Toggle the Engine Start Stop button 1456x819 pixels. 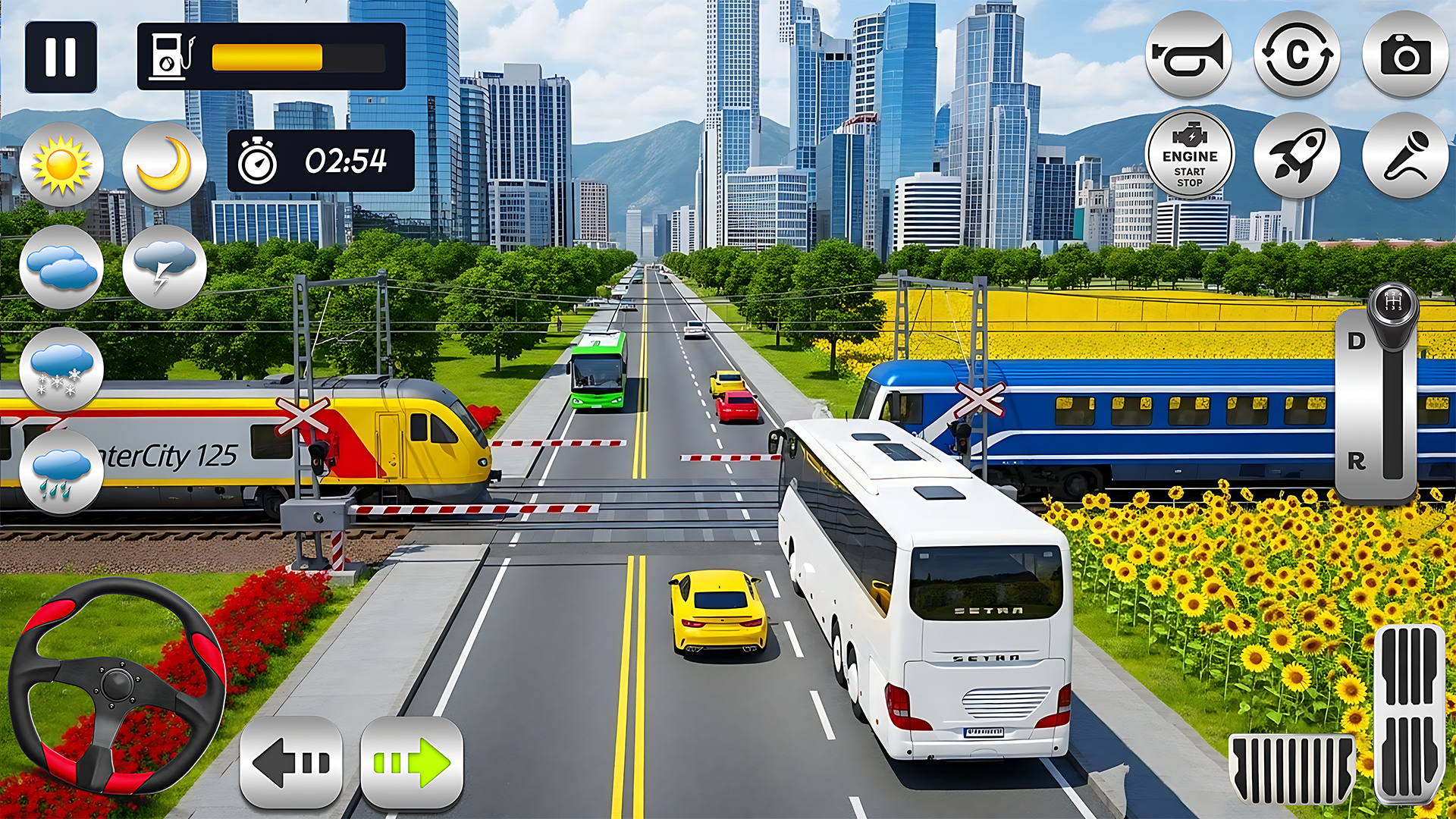click(1189, 156)
